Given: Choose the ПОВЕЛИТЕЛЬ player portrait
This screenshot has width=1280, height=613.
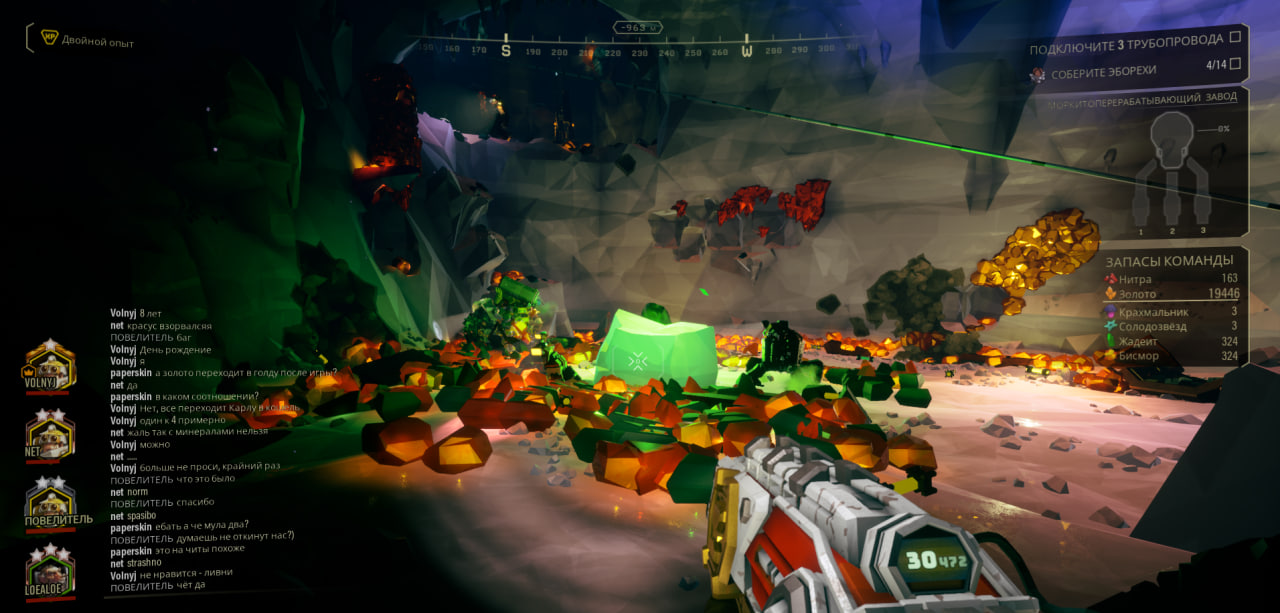Looking at the screenshot, I should [x=50, y=501].
